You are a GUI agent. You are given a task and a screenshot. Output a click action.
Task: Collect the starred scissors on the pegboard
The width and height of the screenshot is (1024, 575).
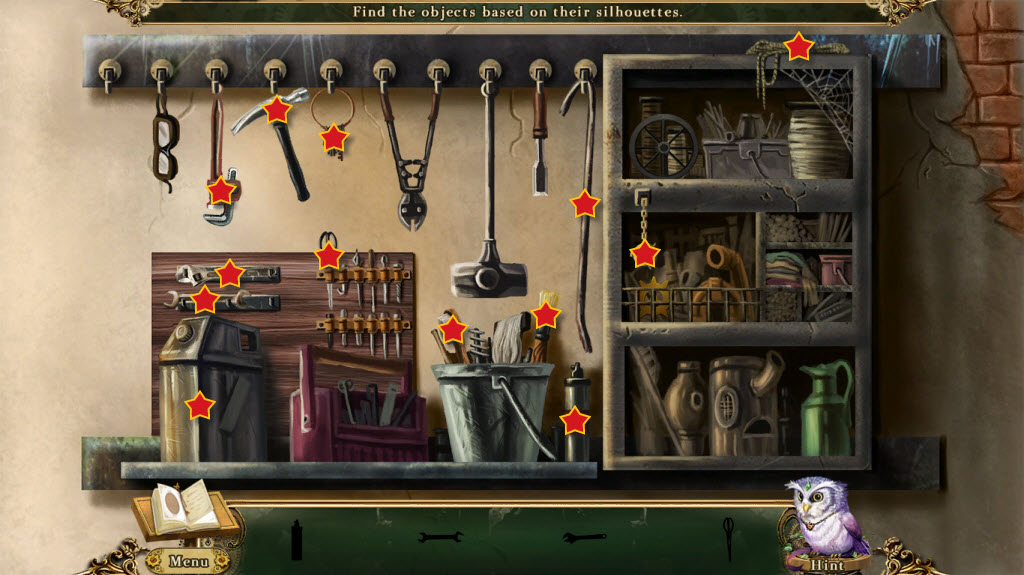(x=328, y=256)
